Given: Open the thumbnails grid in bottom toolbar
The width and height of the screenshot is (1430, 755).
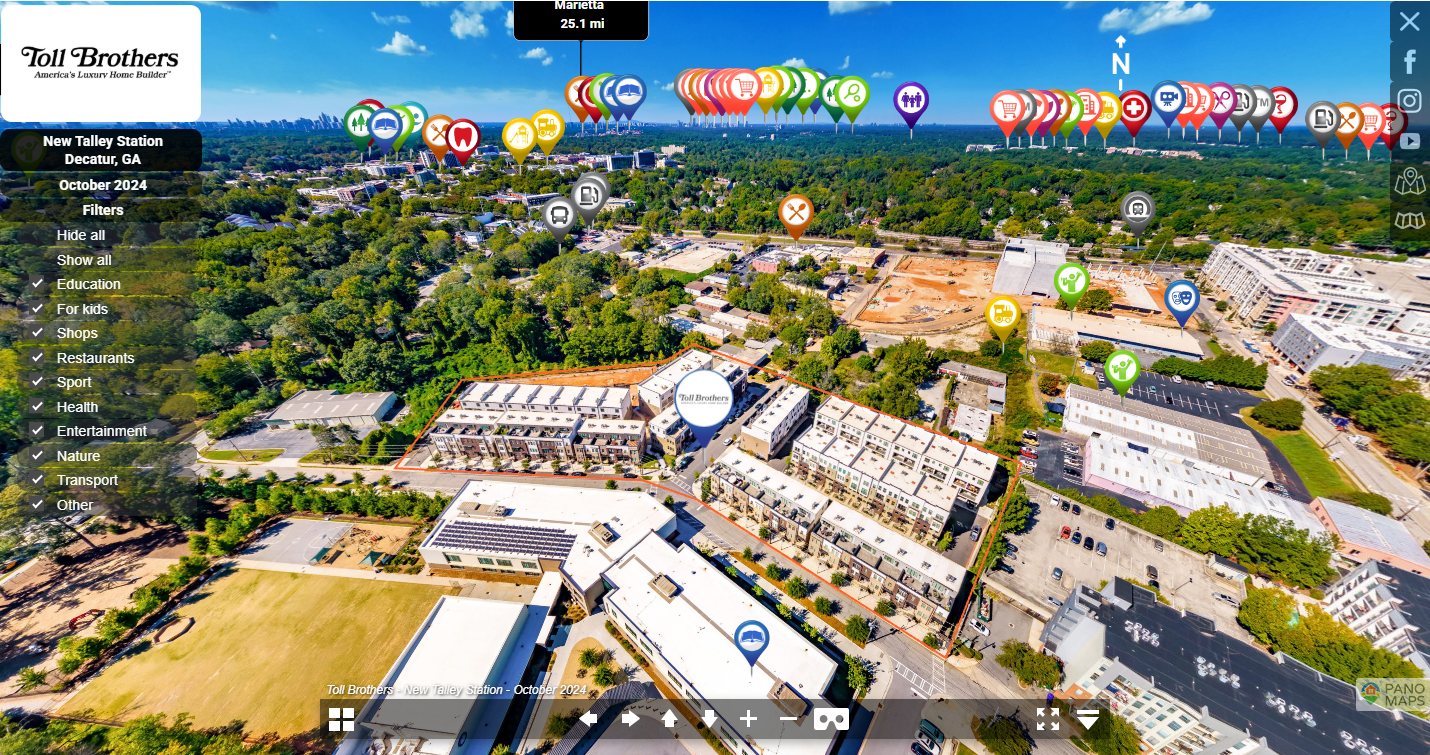Looking at the screenshot, I should (x=342, y=719).
